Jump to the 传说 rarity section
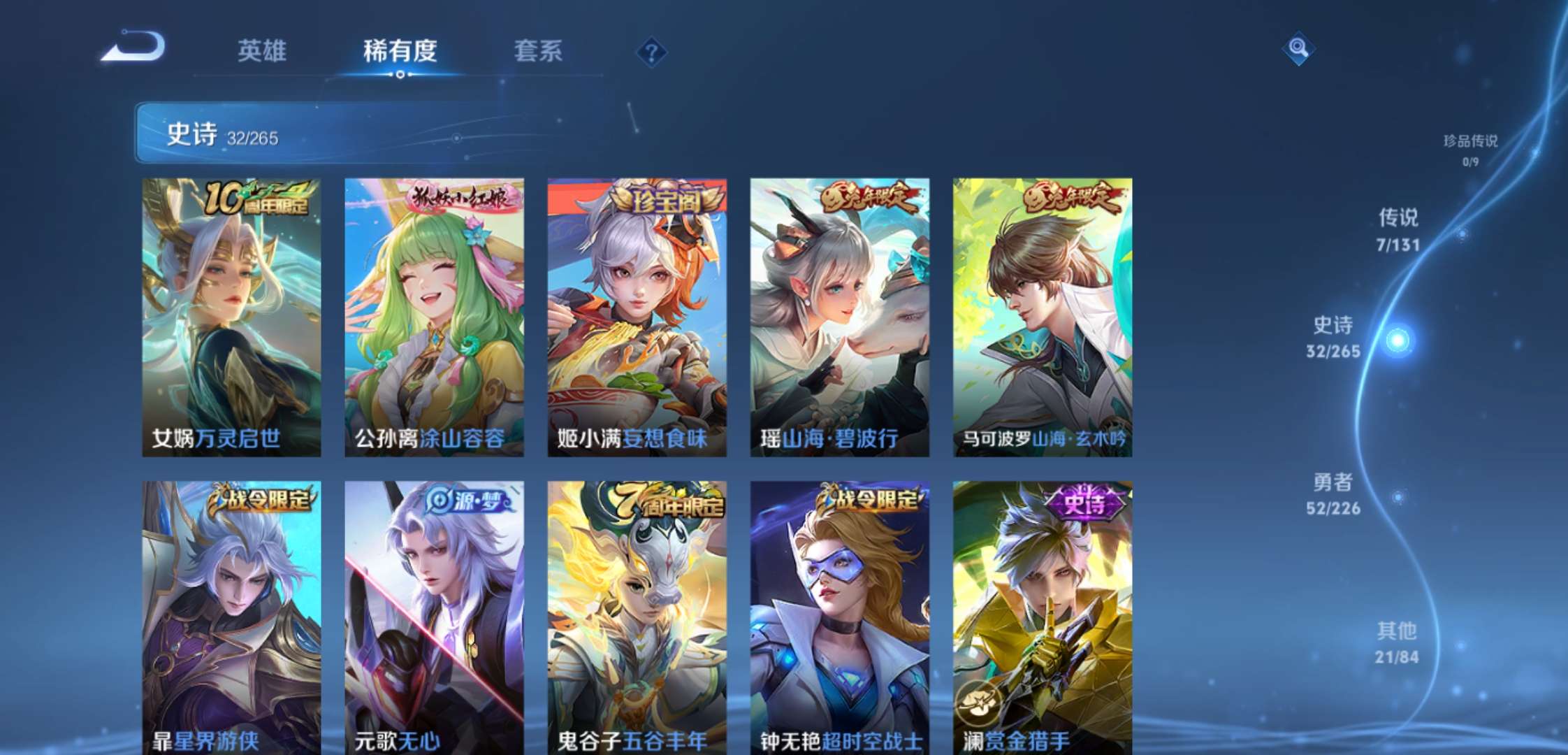Image resolution: width=1568 pixels, height=755 pixels. [1398, 229]
